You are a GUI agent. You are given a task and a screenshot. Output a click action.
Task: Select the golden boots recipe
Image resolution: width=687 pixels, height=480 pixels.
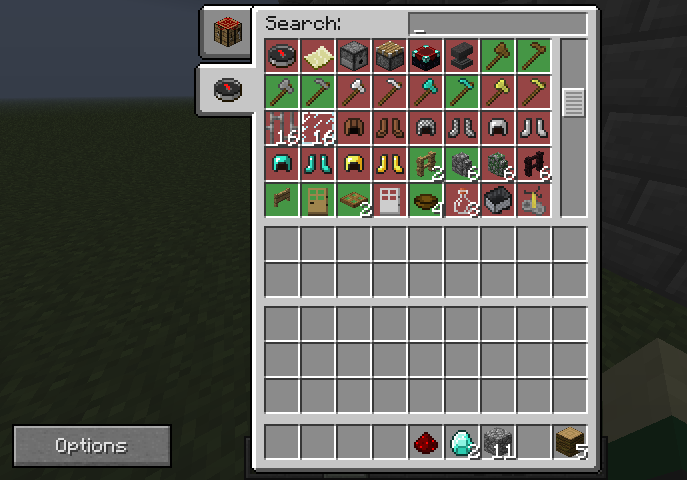[x=390, y=164]
